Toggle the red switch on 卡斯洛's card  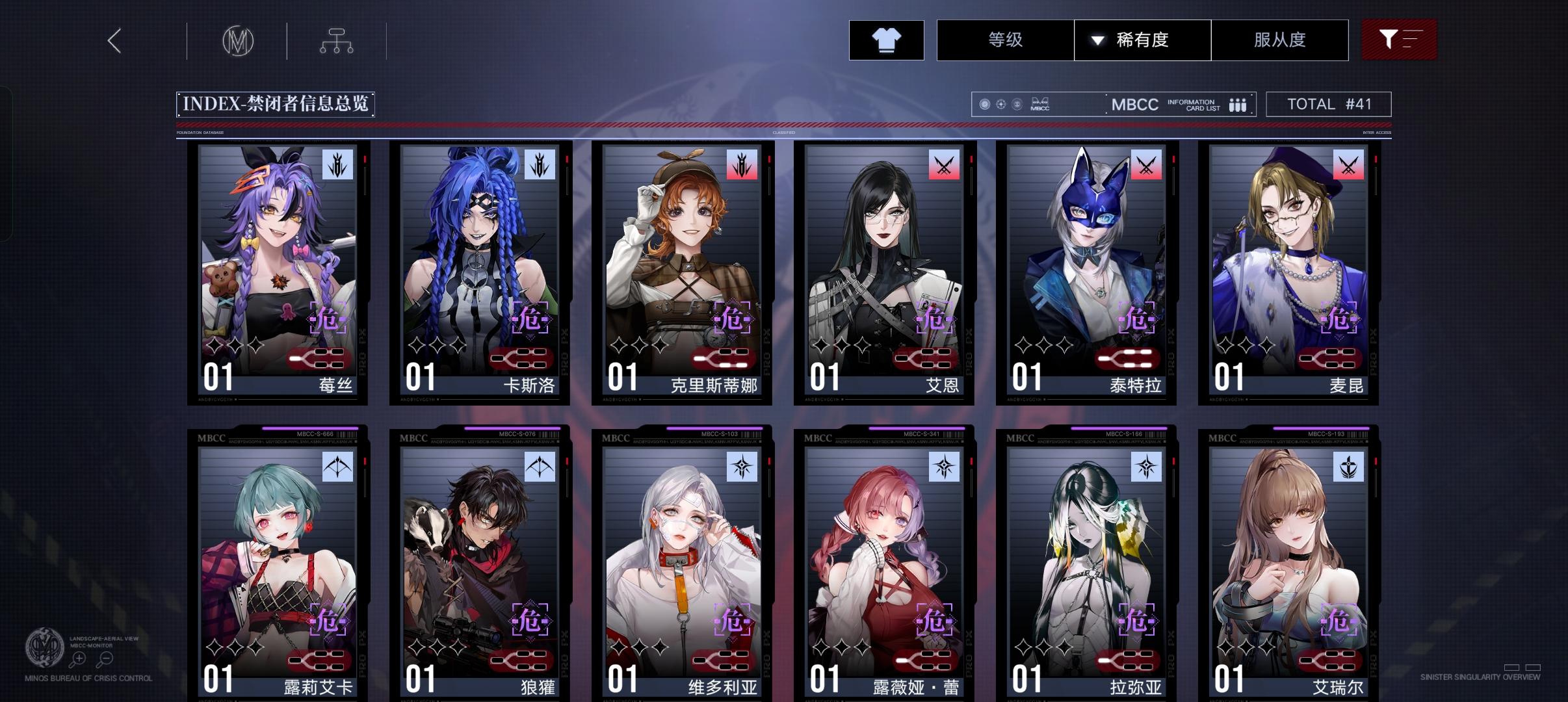[518, 357]
